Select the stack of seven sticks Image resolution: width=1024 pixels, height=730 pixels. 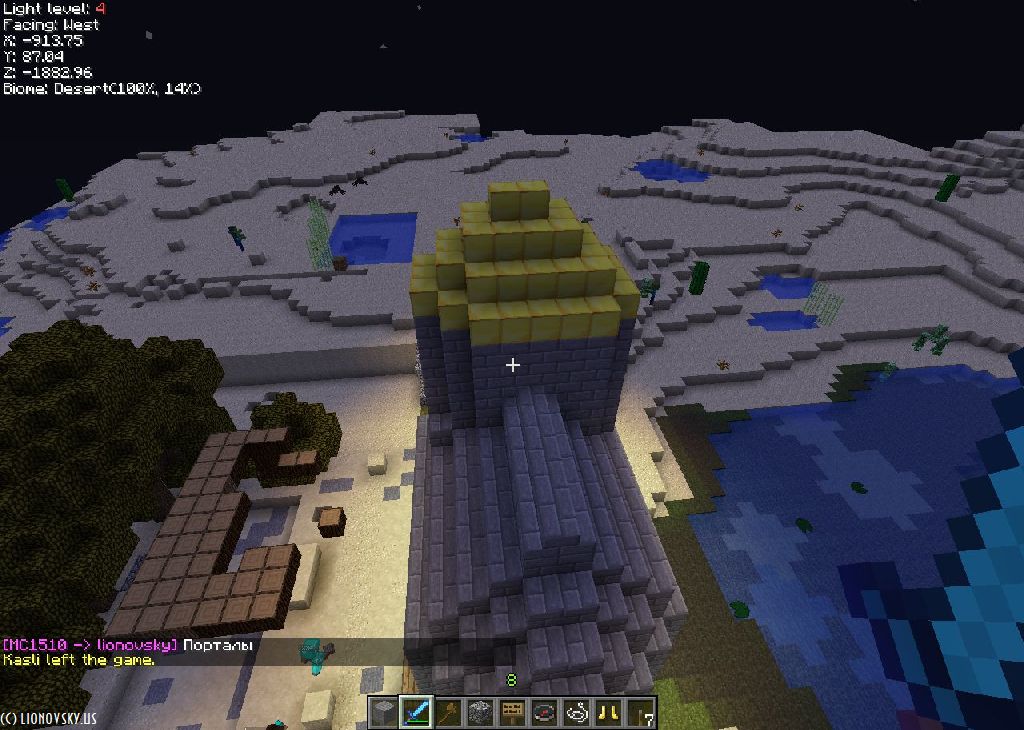(x=640, y=713)
